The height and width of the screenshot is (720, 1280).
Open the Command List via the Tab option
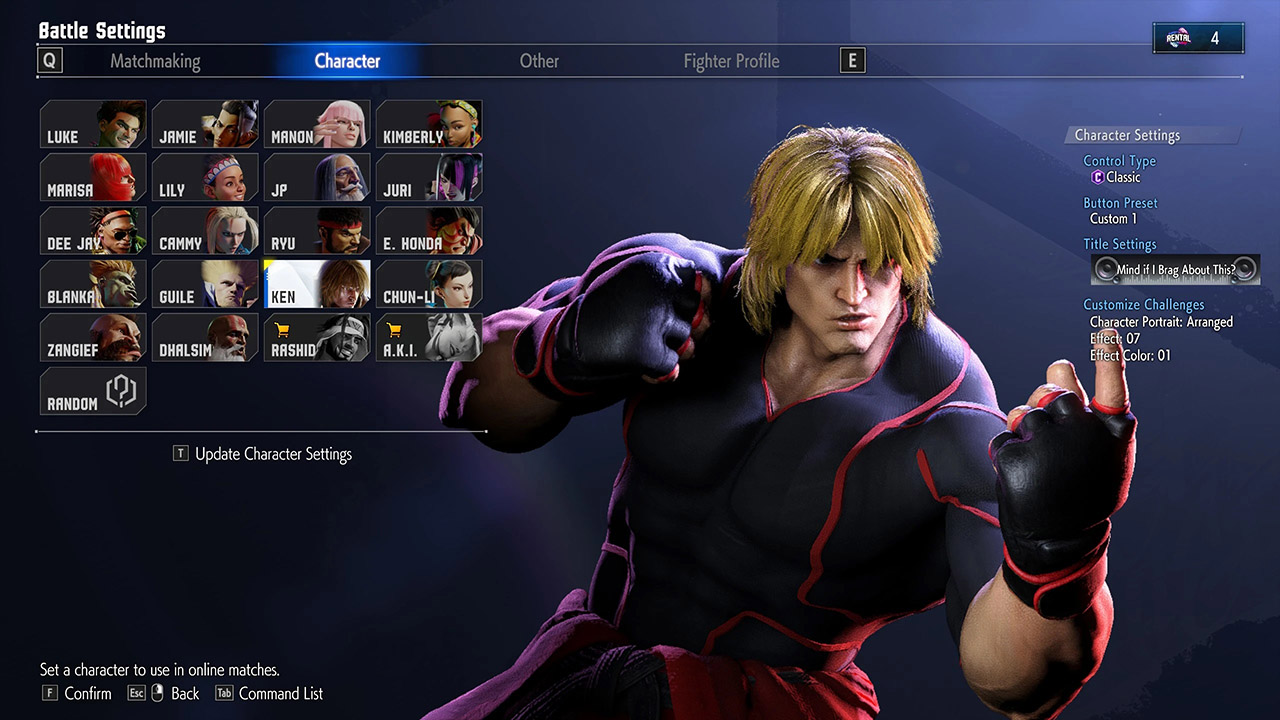click(268, 693)
